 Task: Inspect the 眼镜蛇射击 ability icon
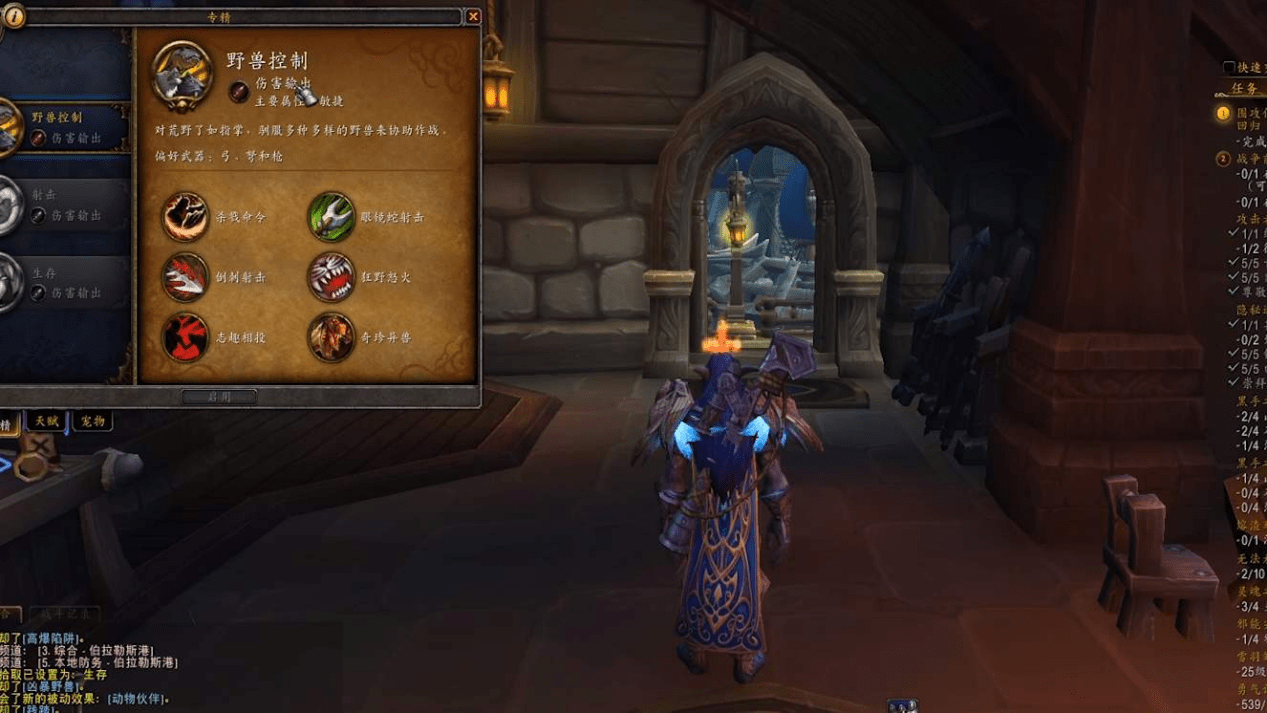coord(331,217)
